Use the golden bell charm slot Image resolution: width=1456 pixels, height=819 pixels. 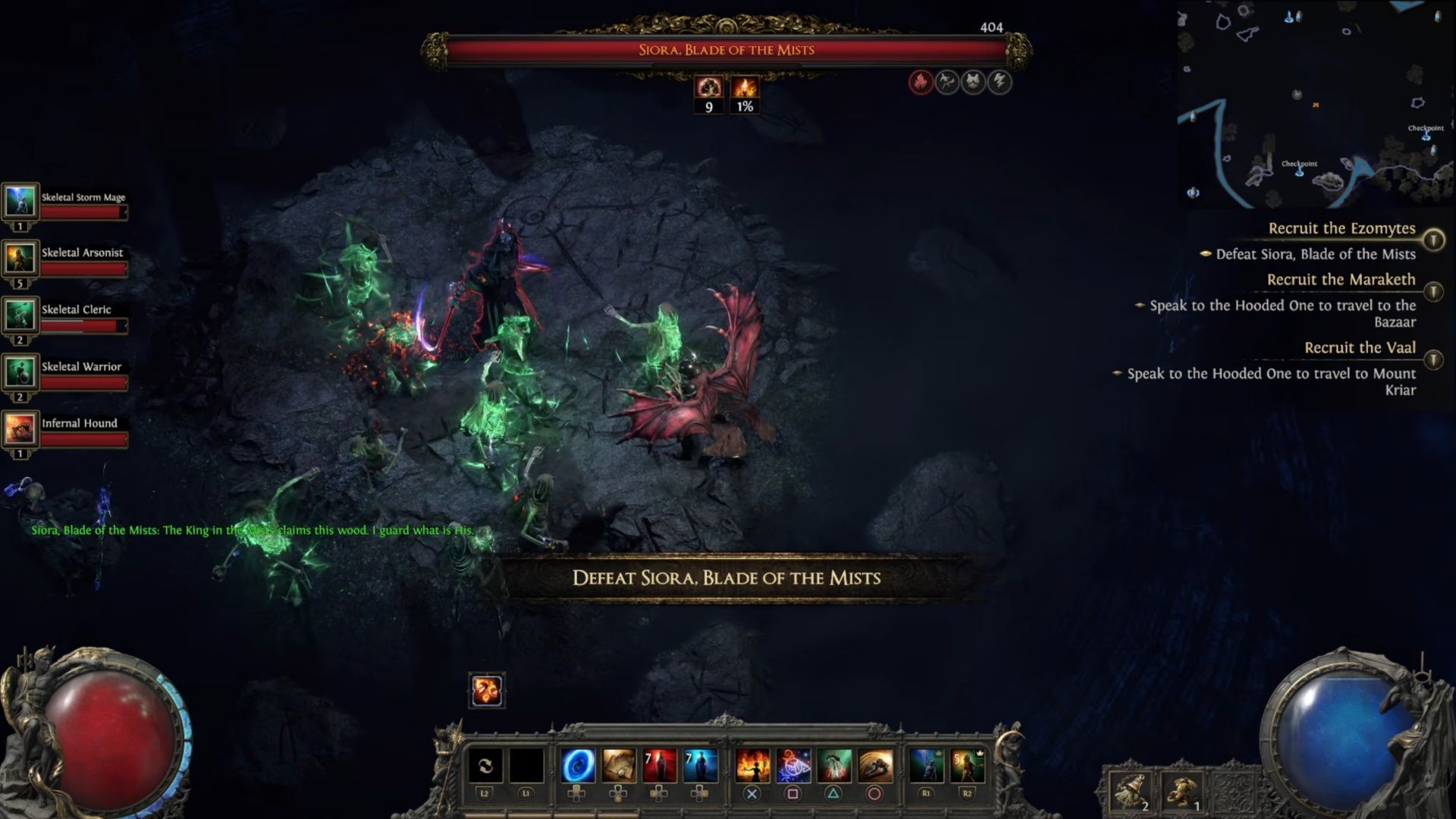(1130, 791)
